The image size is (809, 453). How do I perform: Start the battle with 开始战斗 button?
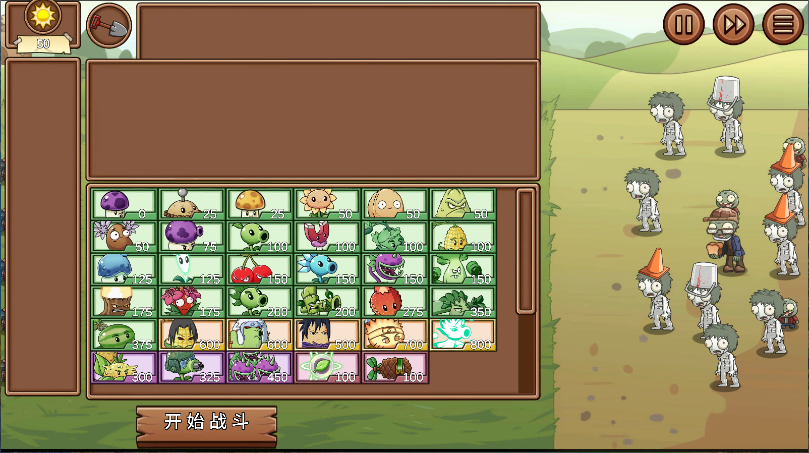206,422
